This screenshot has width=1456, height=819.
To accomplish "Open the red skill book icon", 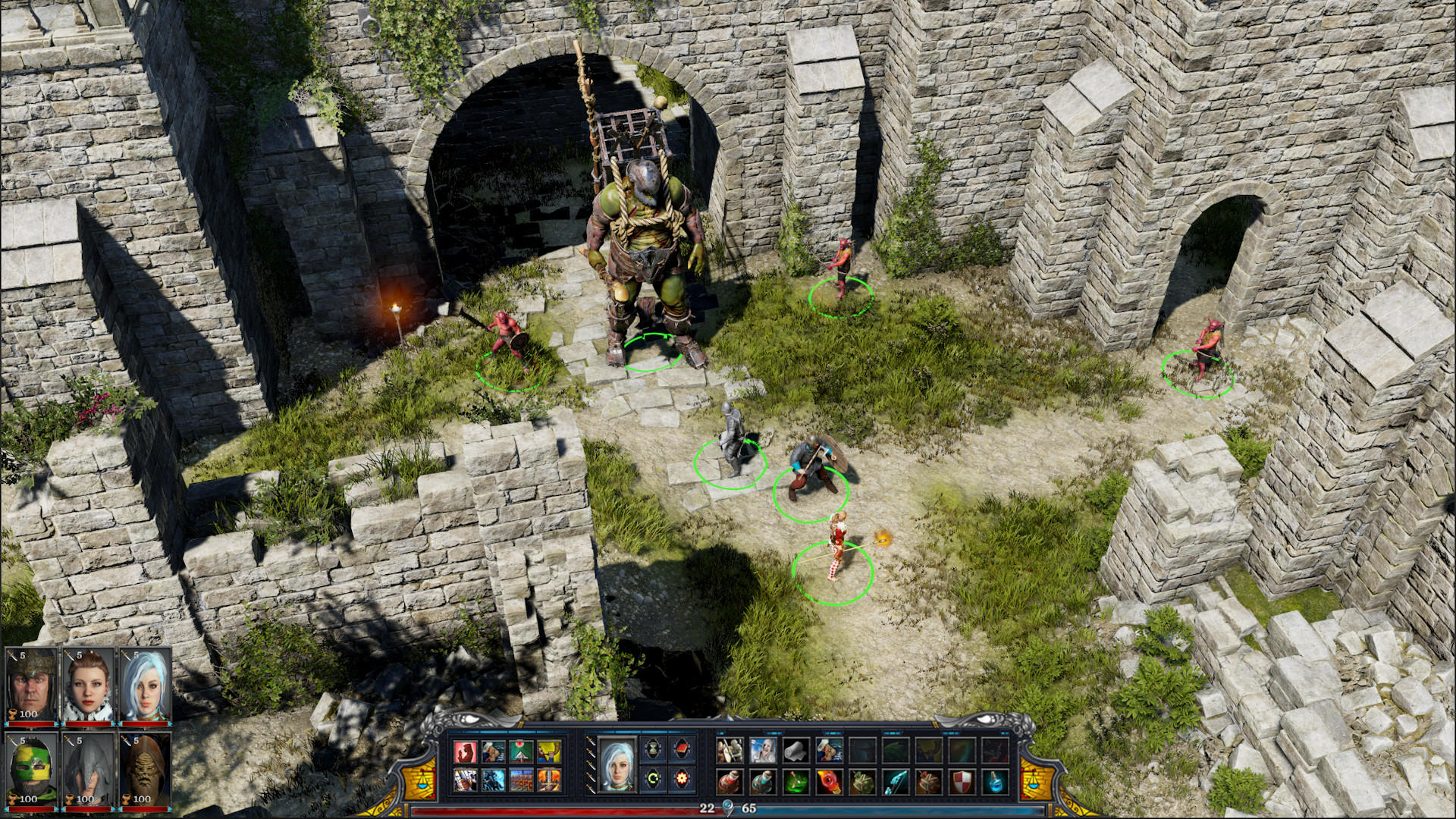I will point(682,749).
